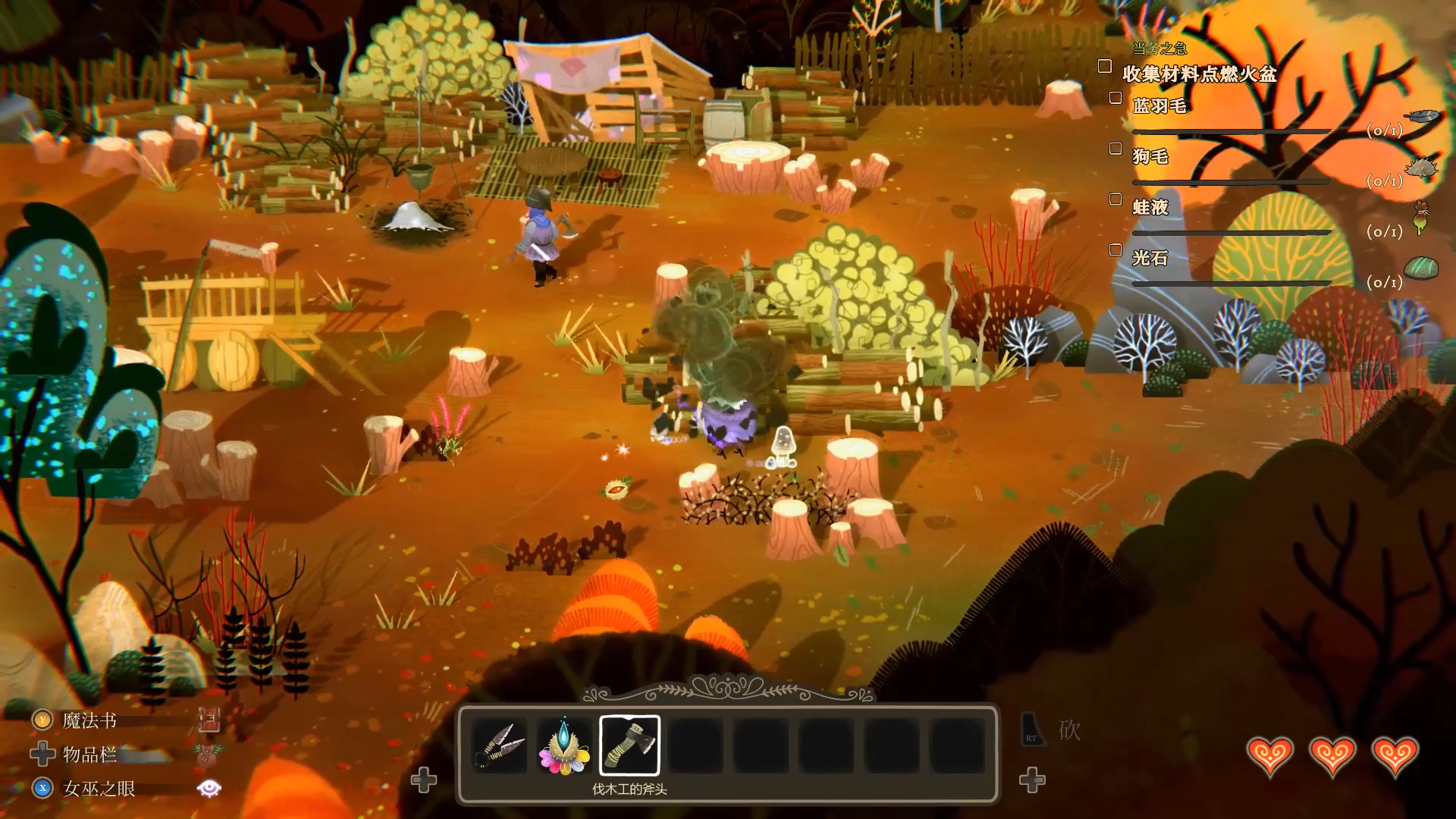Click the quest title 收集材料点燃火盆
Viewport: 1456px width, 819px height.
(1199, 74)
